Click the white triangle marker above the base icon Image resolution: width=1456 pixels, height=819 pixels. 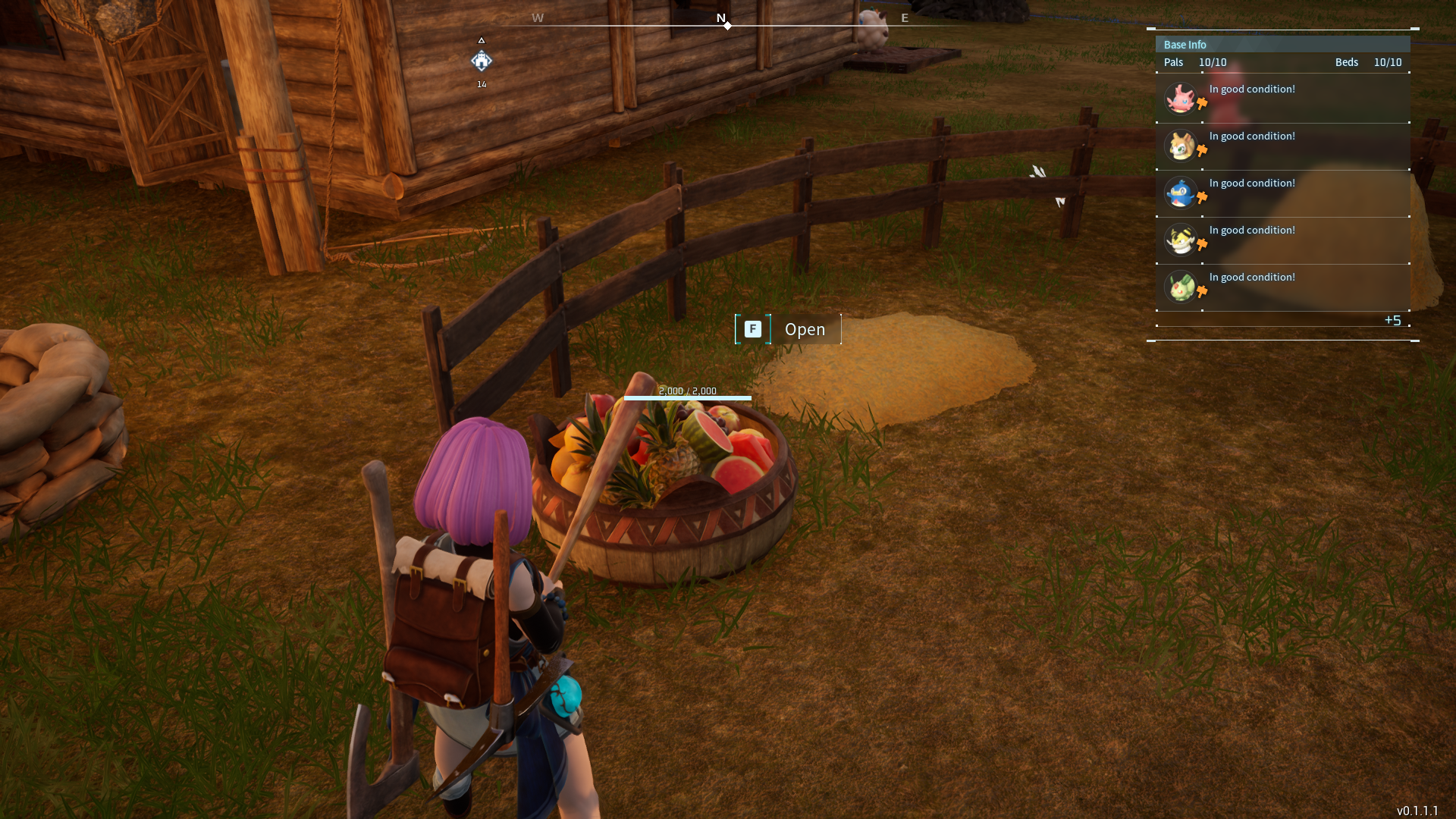[x=482, y=42]
